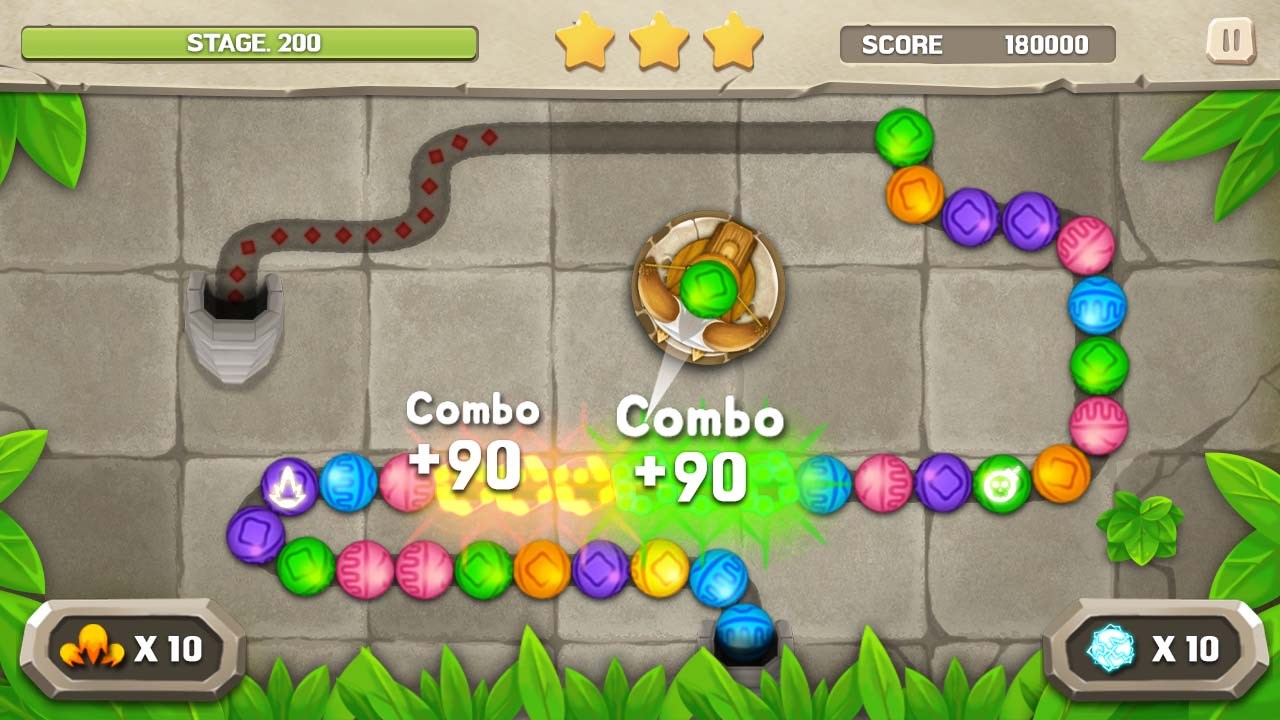Click the green bomb ball near the orange ball
1280x720 pixels.
[1003, 483]
